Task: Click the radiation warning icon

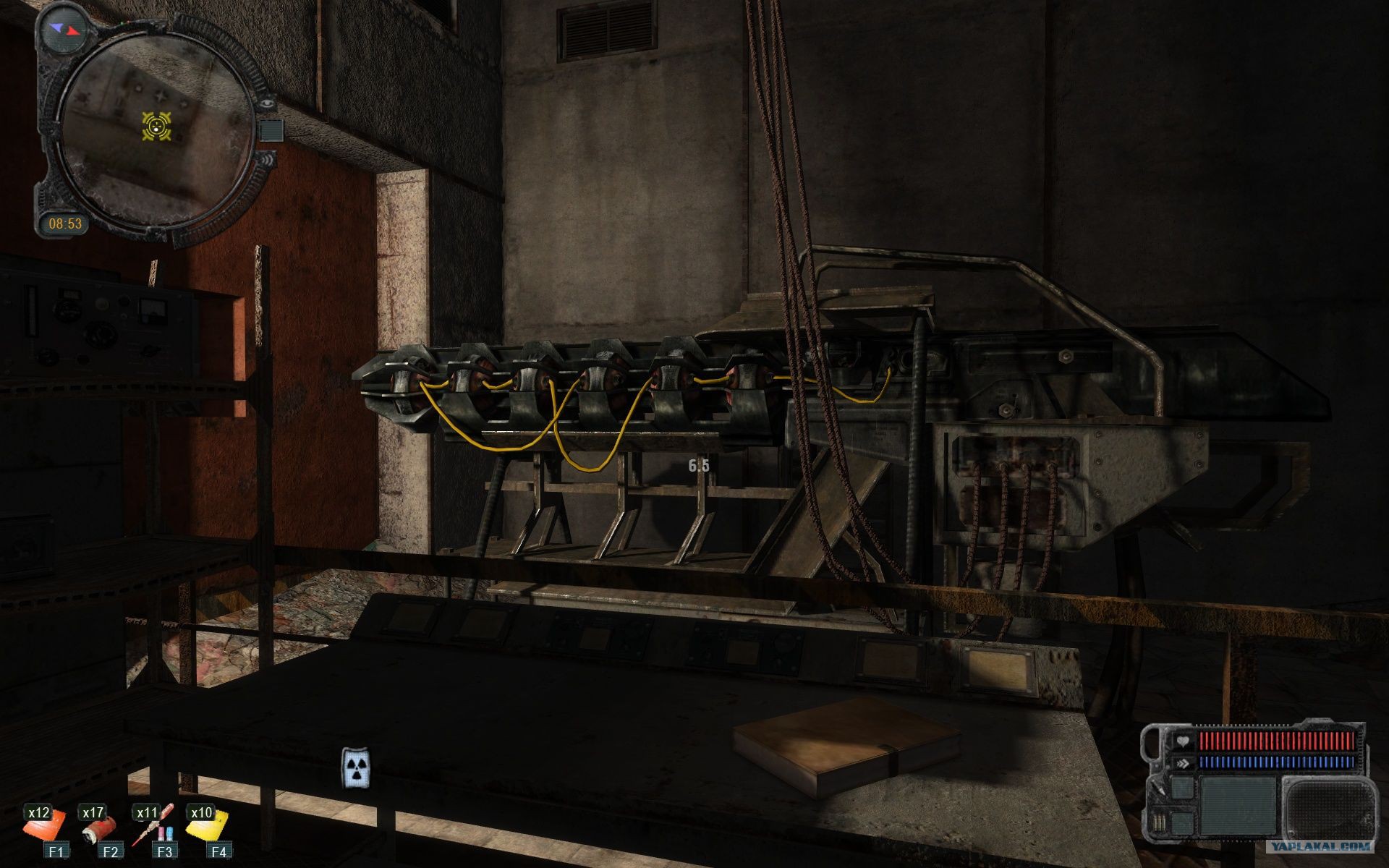Action: click(356, 768)
